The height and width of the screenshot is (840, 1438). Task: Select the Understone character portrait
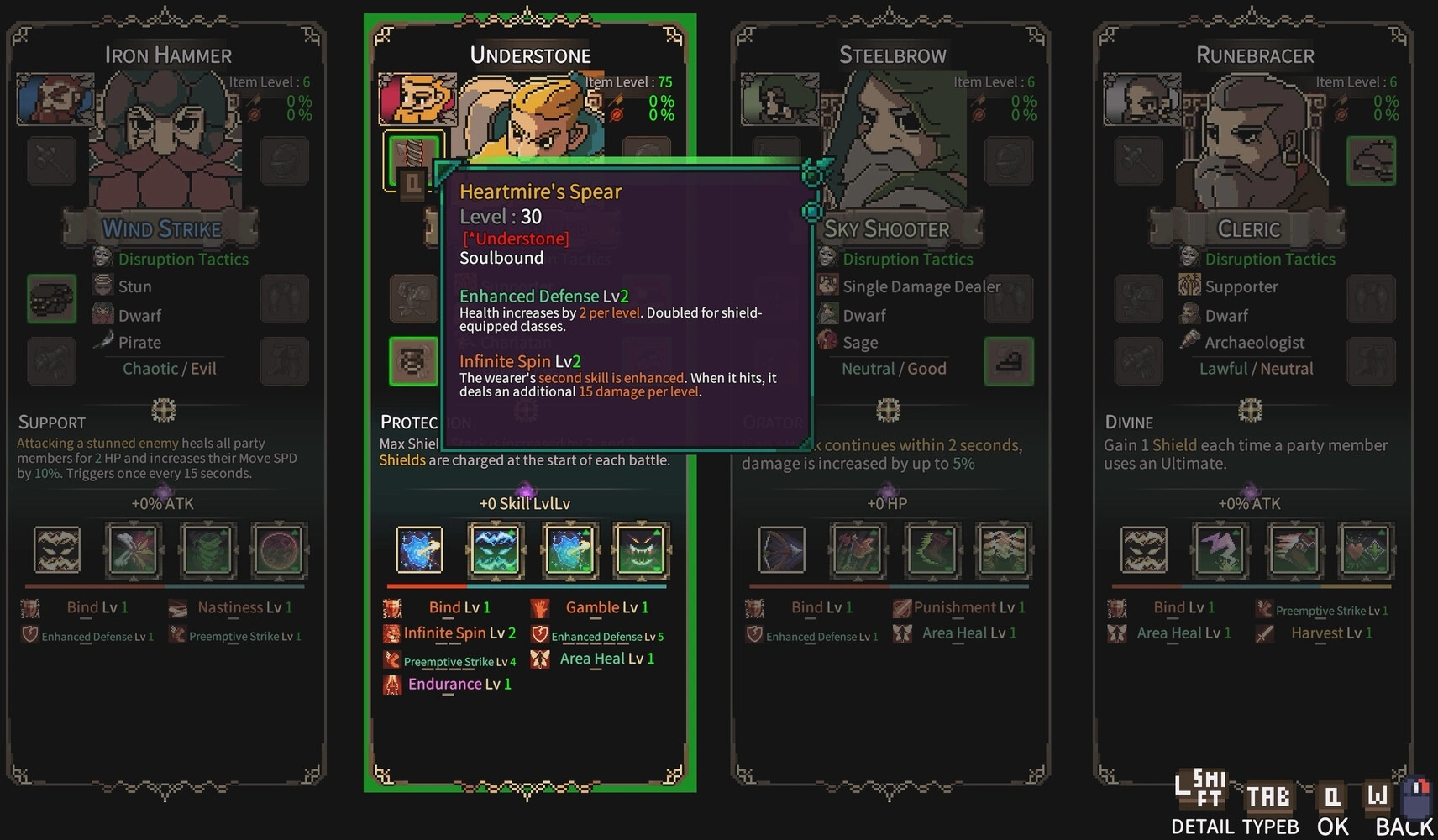tap(417, 99)
